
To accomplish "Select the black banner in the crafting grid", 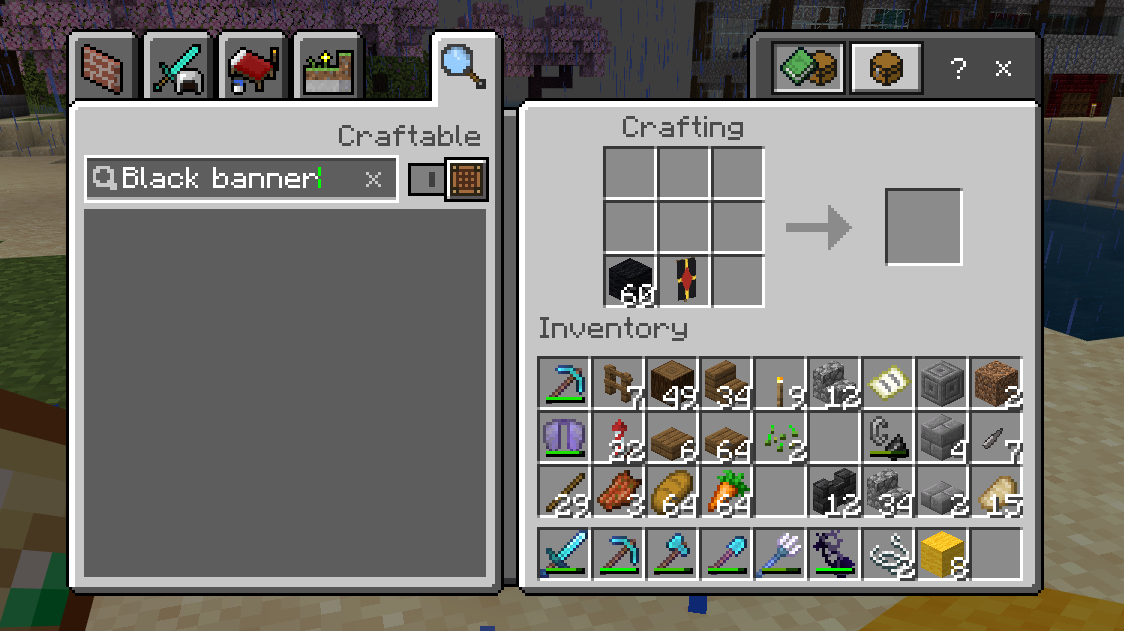I will point(684,281).
